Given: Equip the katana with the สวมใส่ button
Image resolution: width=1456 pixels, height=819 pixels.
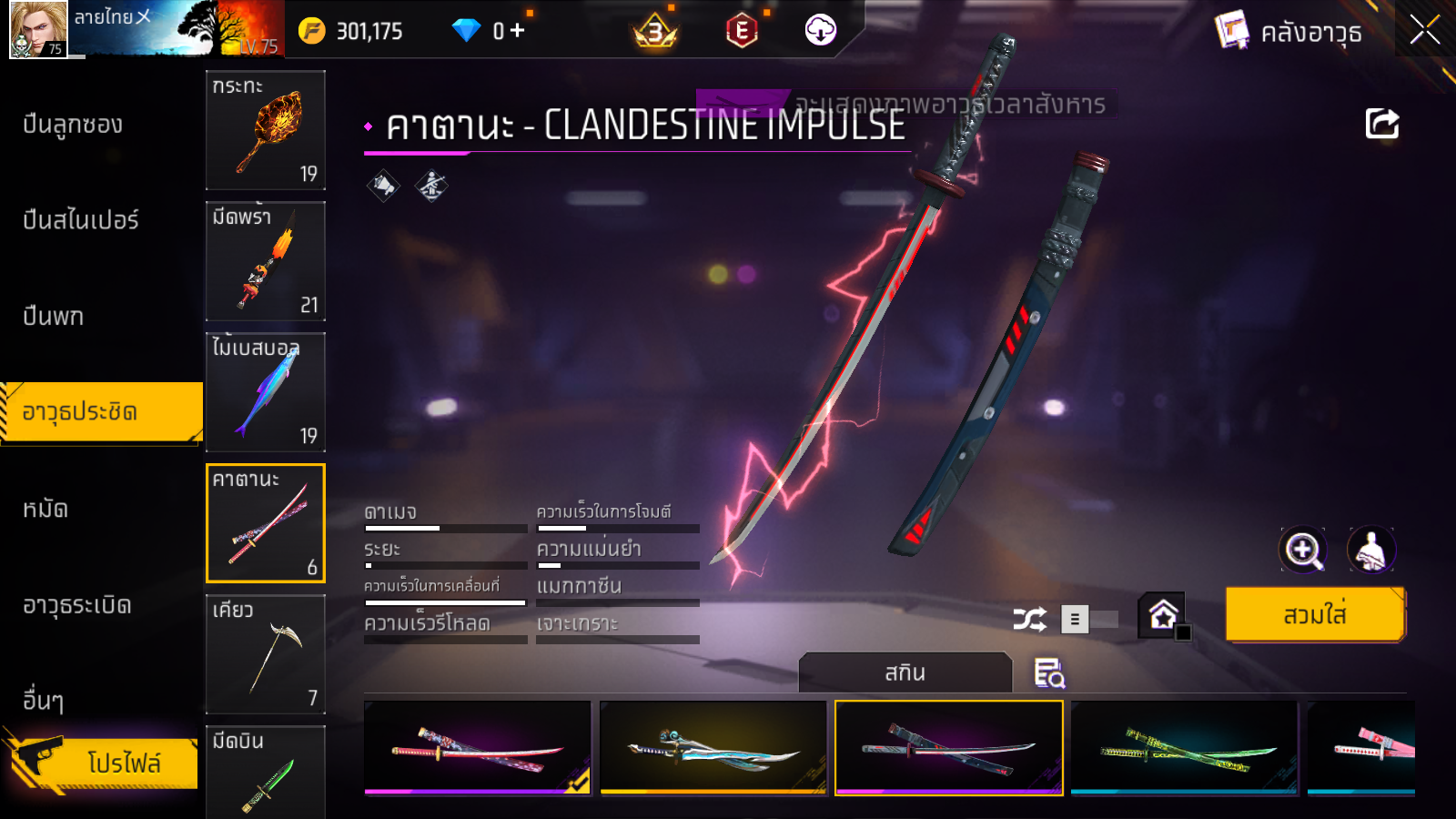Looking at the screenshot, I should tap(1315, 615).
